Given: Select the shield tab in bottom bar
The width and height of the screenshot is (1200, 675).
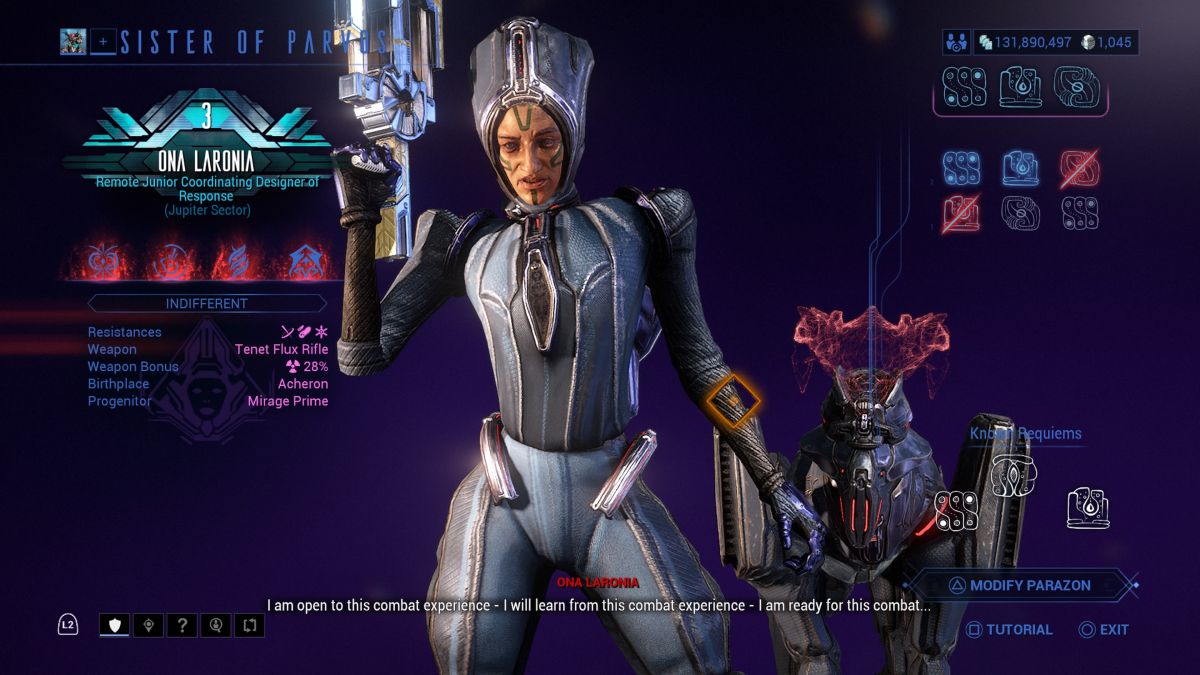Looking at the screenshot, I should (114, 626).
